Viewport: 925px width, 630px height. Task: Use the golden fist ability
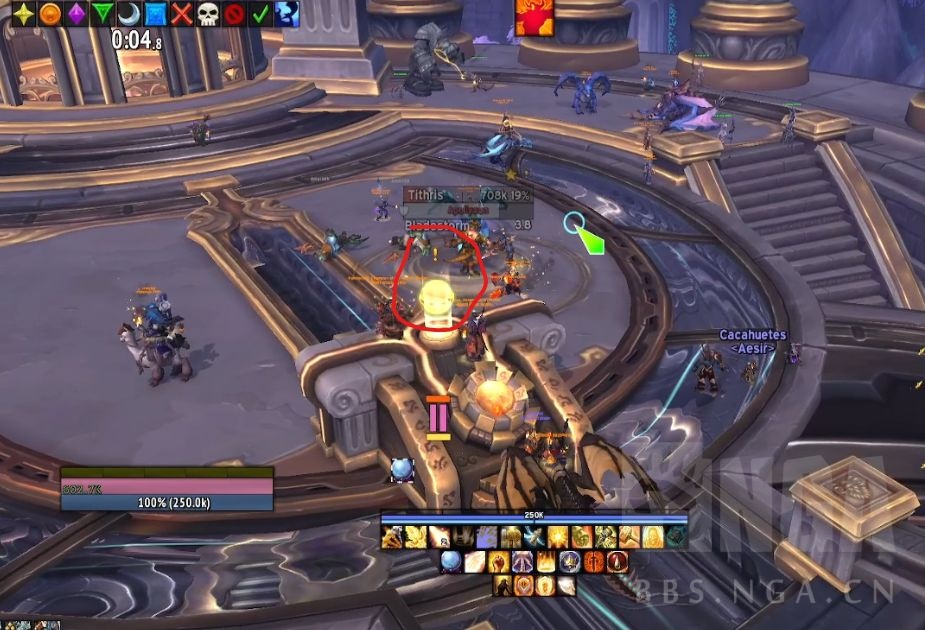coord(500,562)
